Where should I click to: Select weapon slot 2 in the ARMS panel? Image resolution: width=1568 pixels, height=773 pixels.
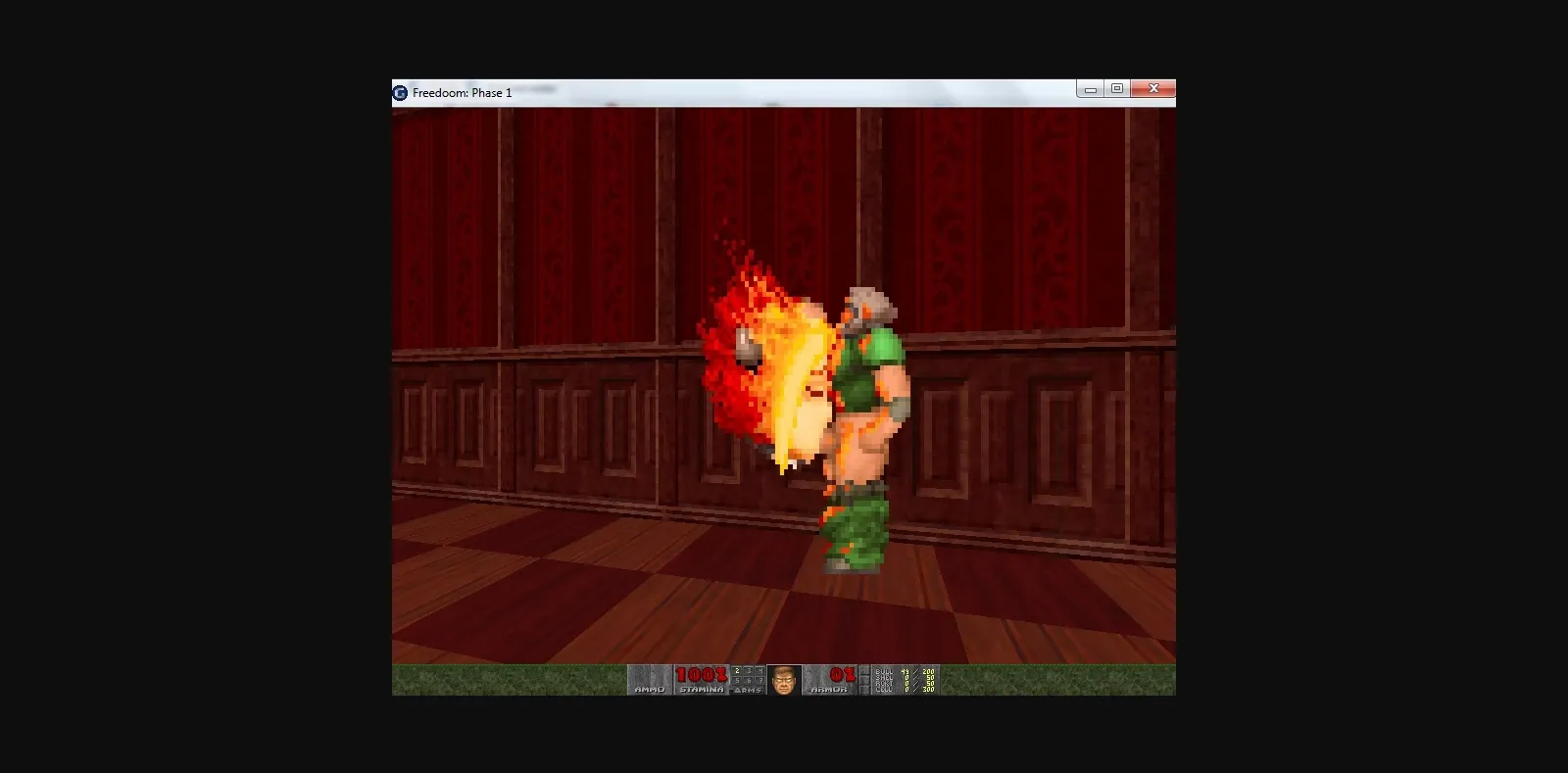tap(737, 670)
